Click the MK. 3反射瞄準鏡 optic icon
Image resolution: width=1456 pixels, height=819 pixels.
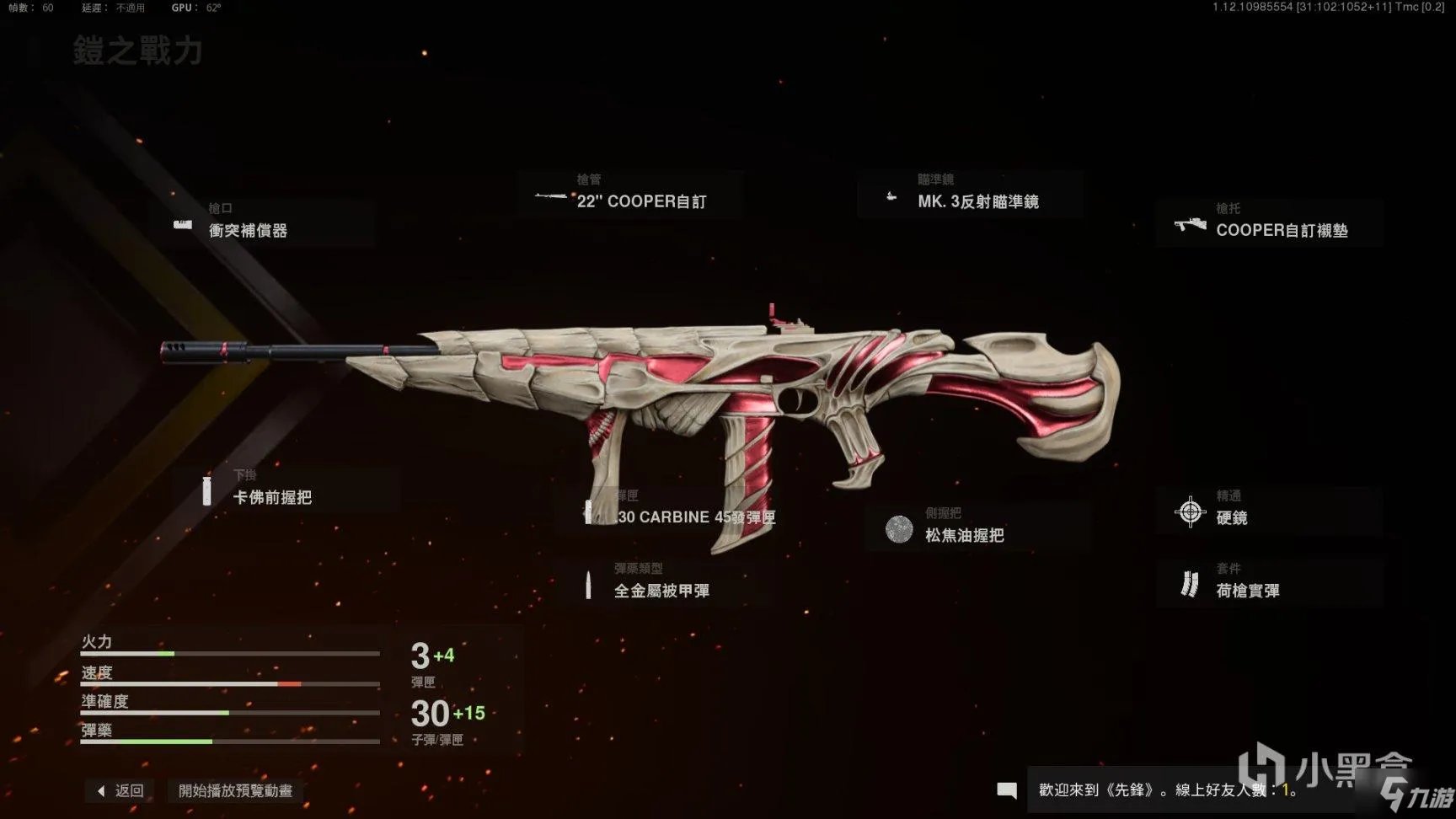[891, 195]
